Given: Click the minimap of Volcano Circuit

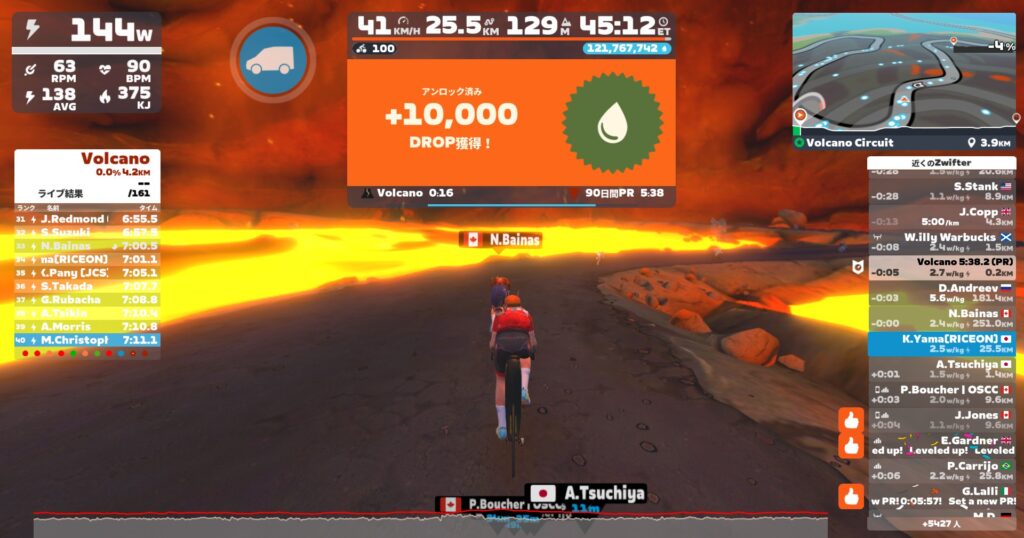Looking at the screenshot, I should click(x=903, y=72).
